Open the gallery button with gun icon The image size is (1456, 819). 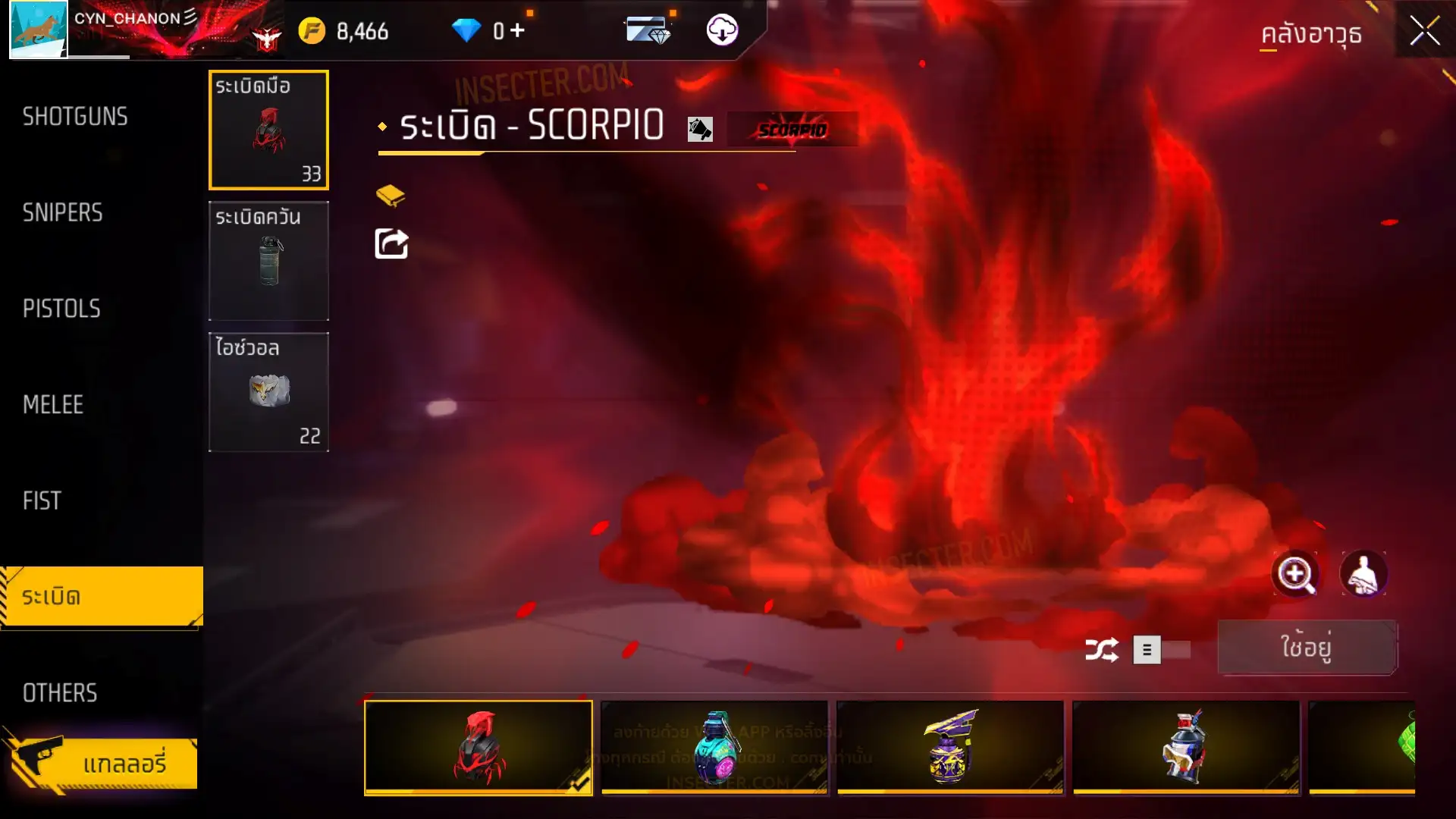102,762
